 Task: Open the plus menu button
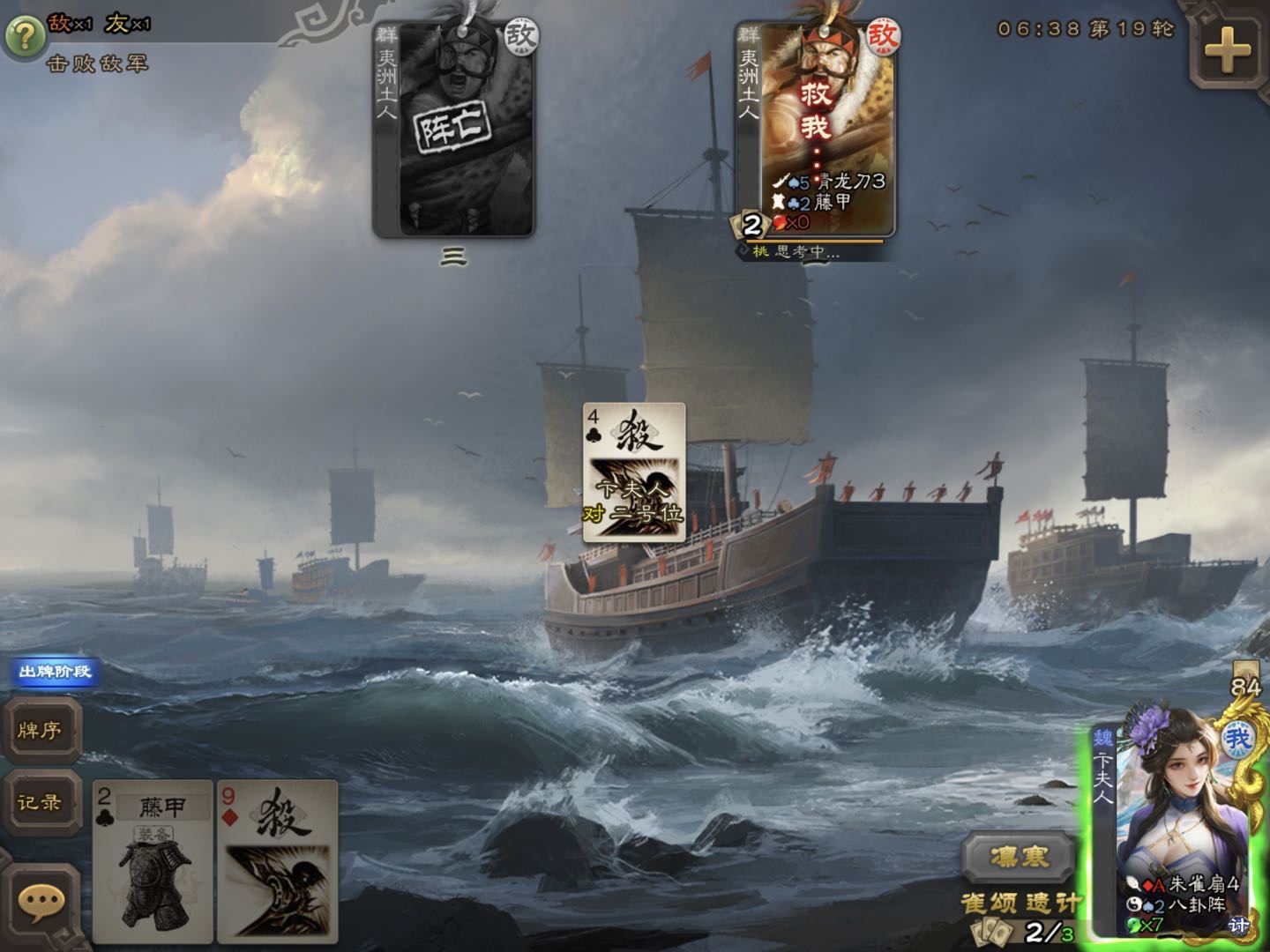(1228, 49)
